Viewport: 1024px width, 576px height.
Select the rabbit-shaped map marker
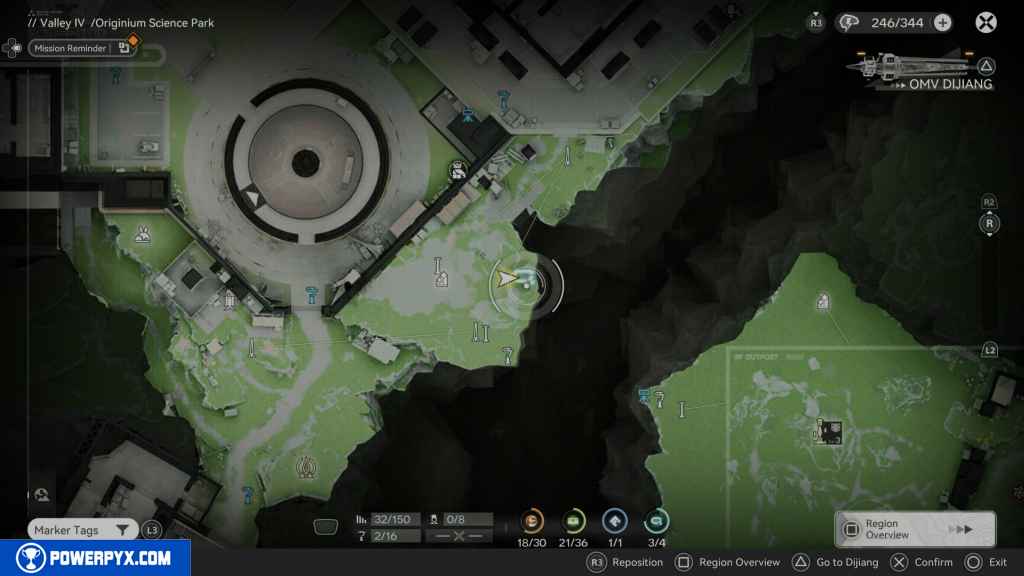(x=144, y=236)
